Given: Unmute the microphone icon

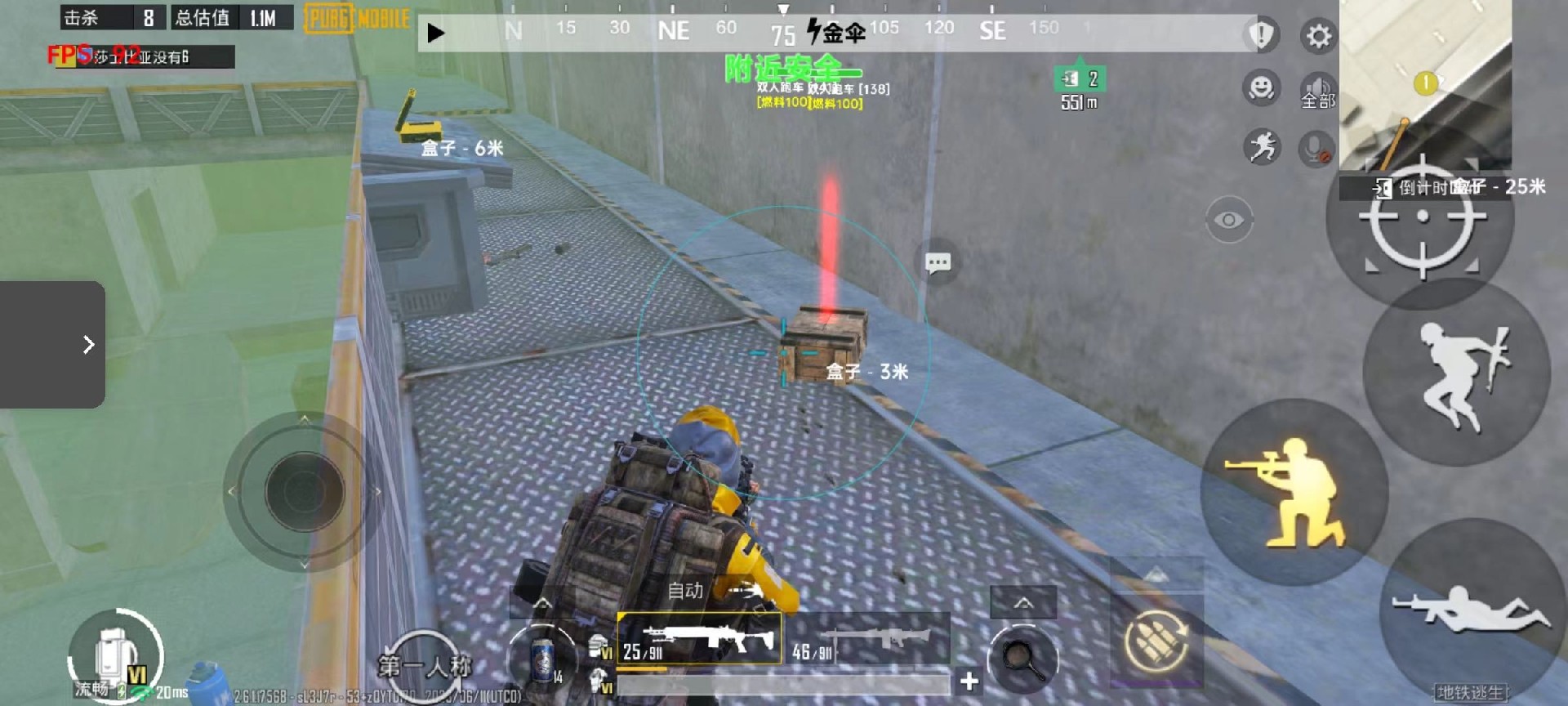Looking at the screenshot, I should pos(1316,150).
